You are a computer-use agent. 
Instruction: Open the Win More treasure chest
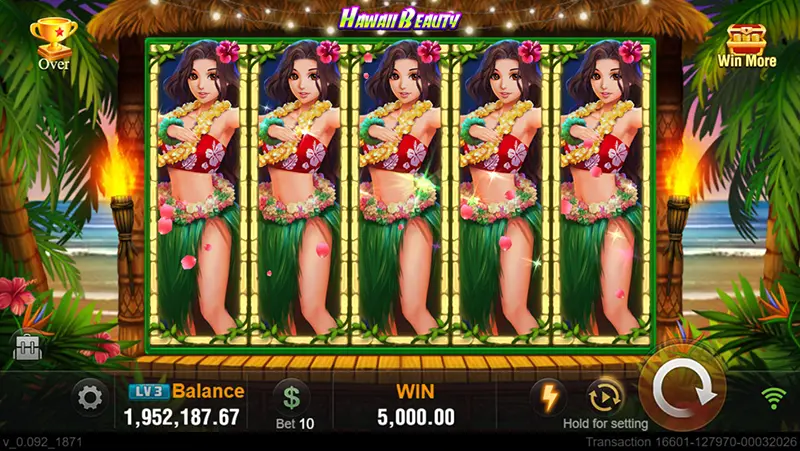pyautogui.click(x=748, y=43)
